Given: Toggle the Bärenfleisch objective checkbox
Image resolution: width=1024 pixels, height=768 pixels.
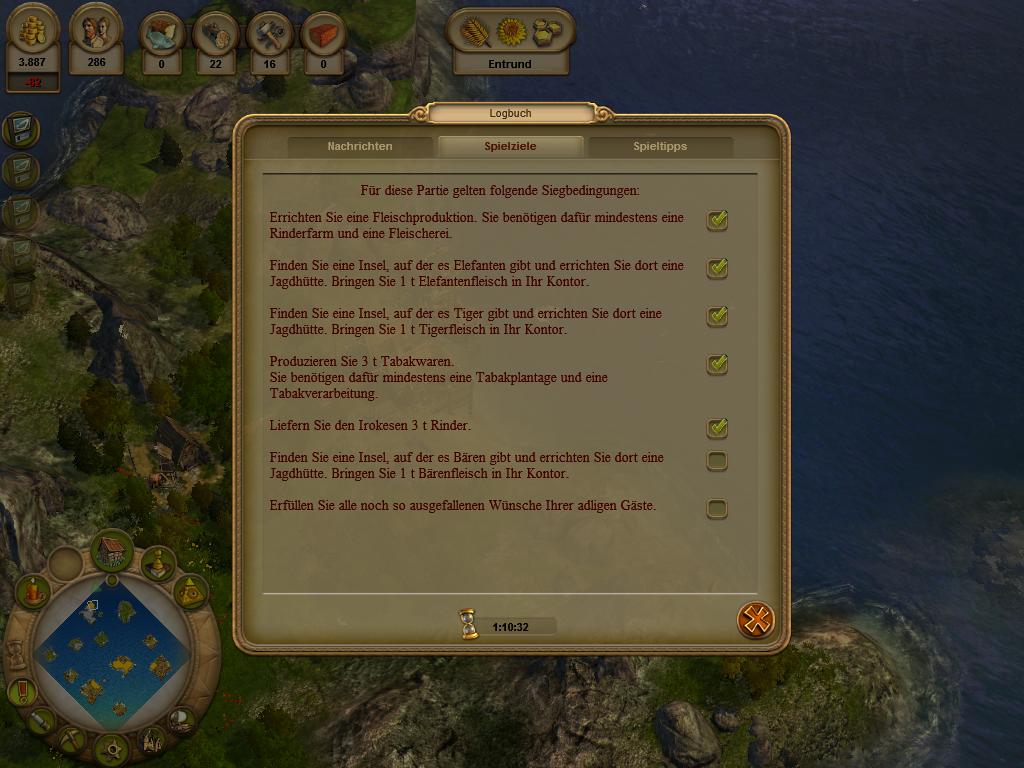Looking at the screenshot, I should [x=717, y=461].
